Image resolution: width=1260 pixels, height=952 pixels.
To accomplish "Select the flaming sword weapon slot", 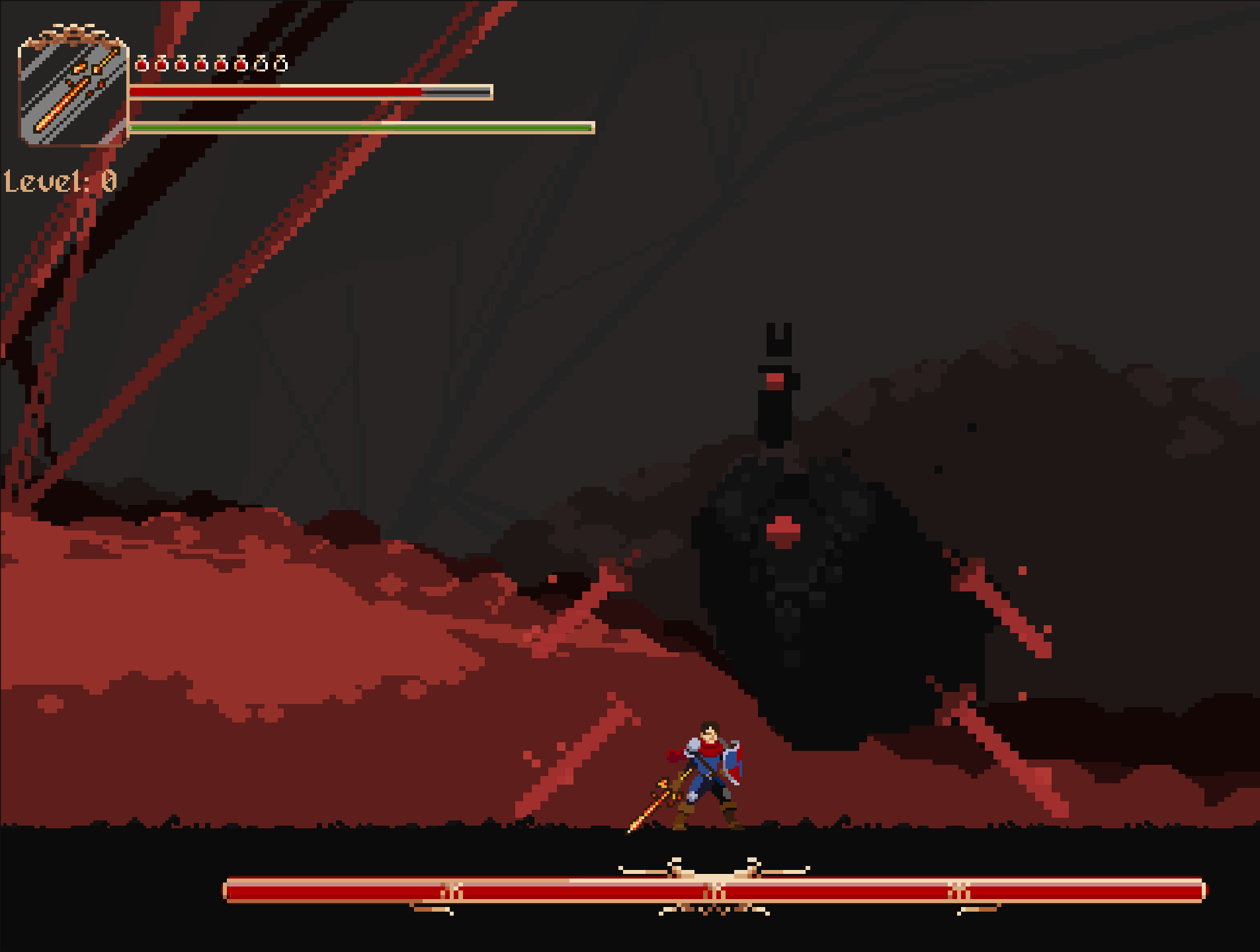I will pos(73,89).
